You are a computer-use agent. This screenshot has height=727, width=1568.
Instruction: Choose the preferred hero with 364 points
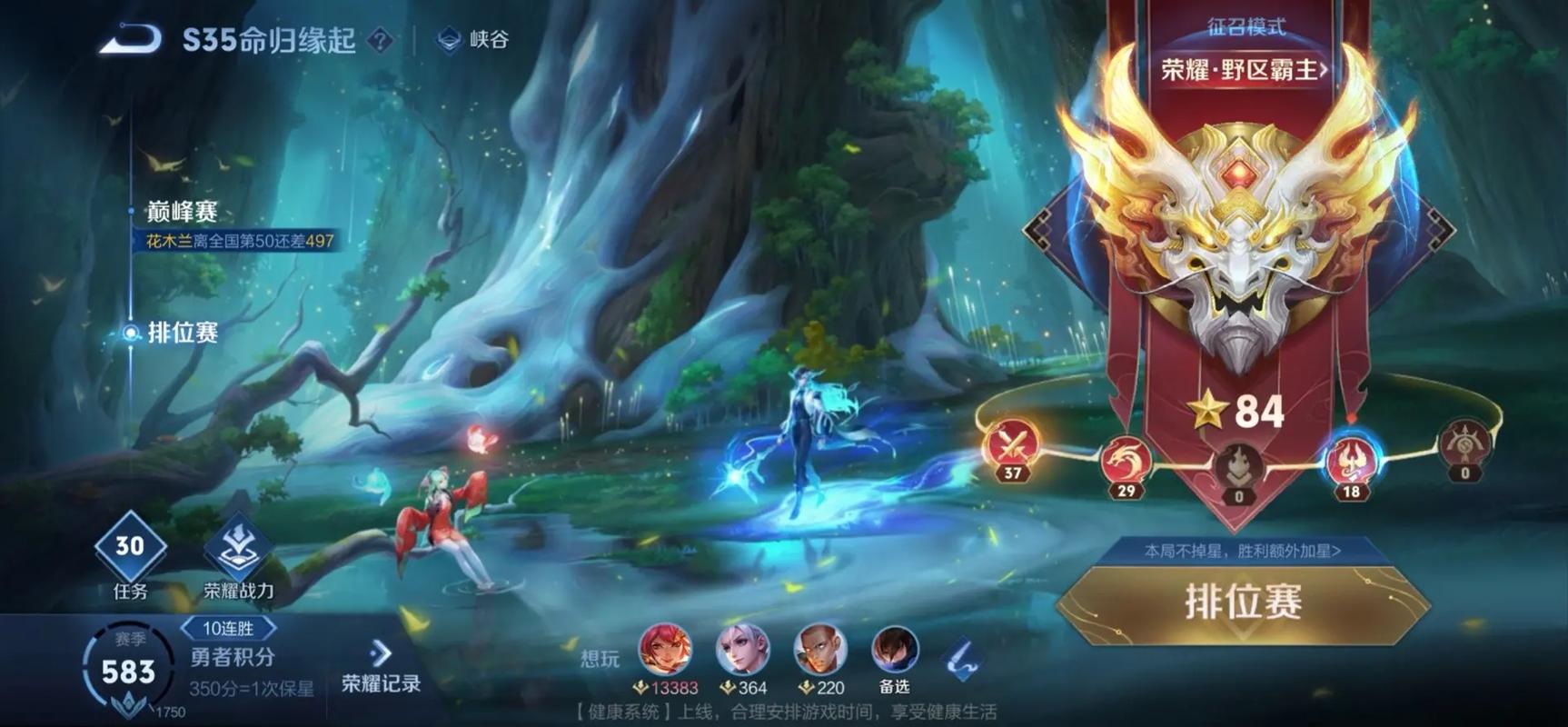pos(743,651)
